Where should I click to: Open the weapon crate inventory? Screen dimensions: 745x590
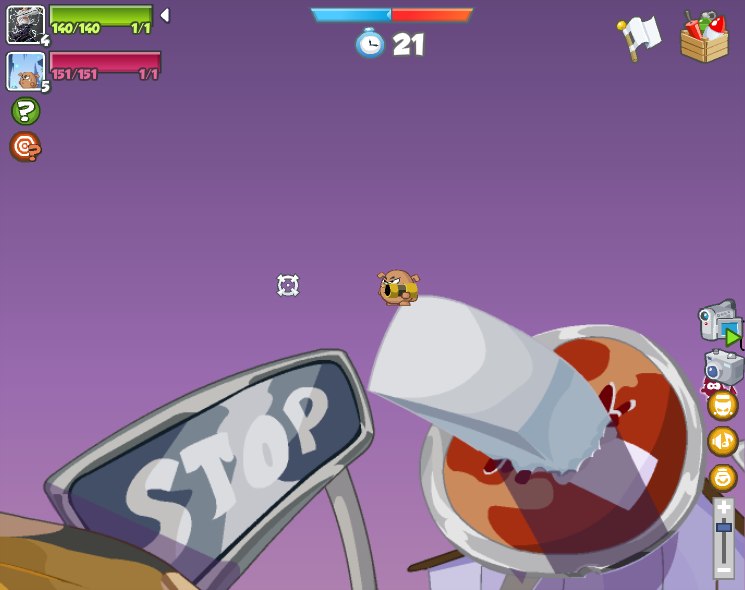[704, 38]
